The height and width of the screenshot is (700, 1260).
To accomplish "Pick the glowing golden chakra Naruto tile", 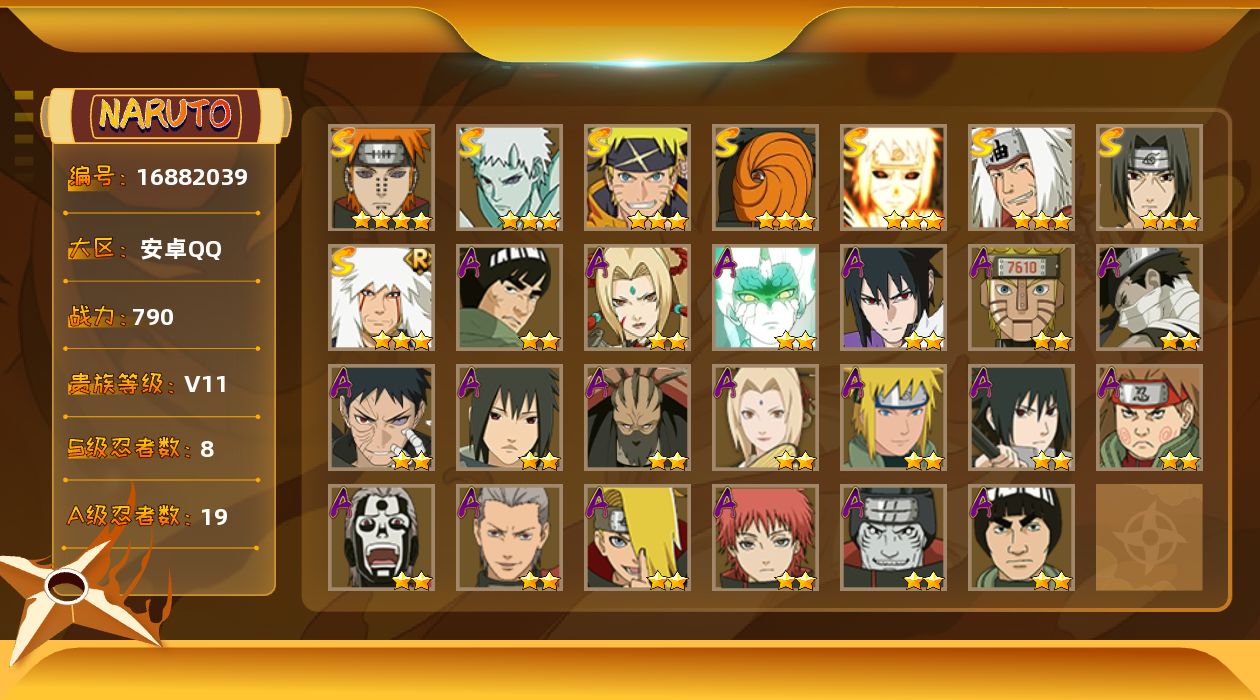I will tap(893, 177).
